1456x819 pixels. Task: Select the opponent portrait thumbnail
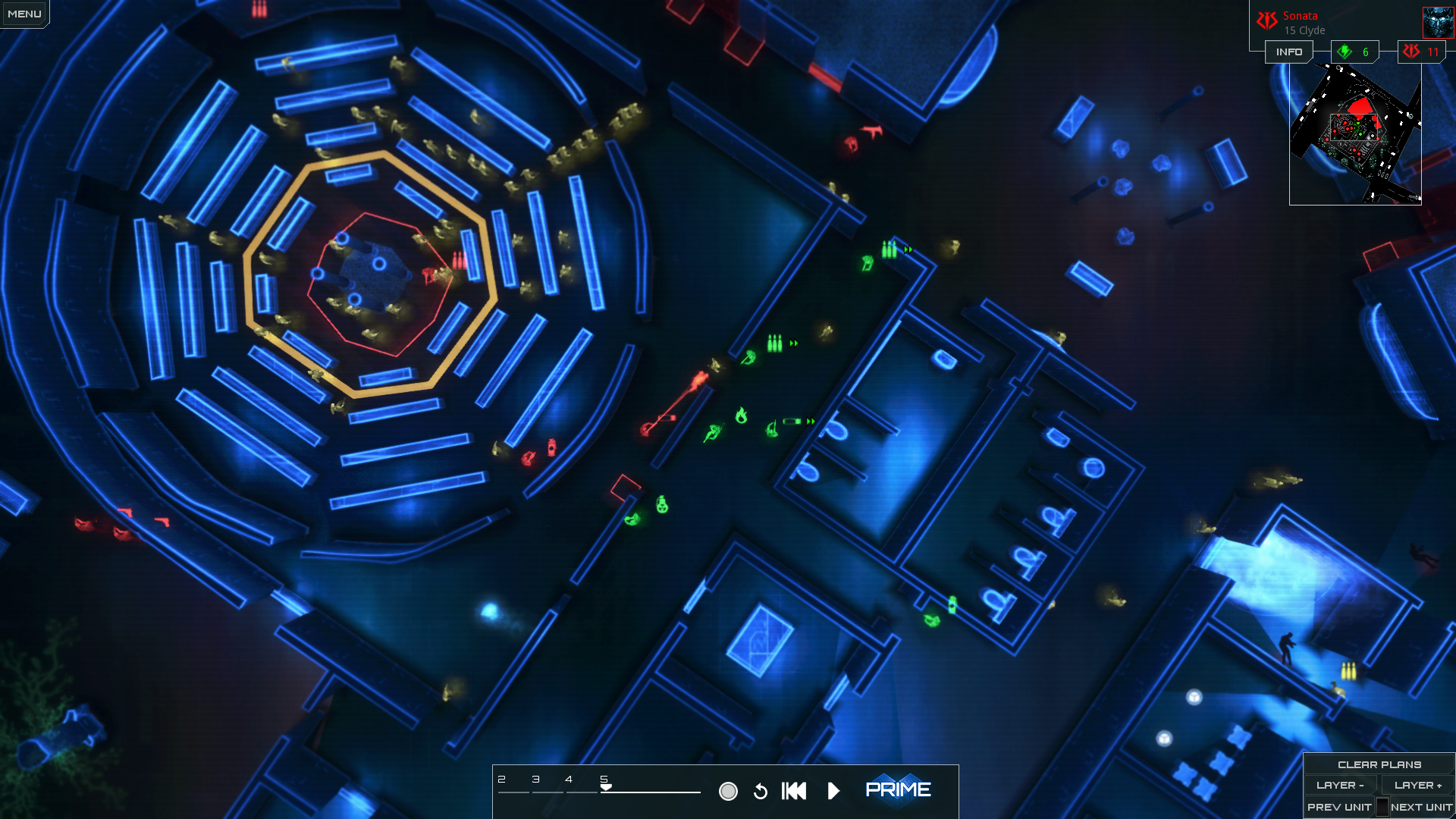[x=1438, y=22]
